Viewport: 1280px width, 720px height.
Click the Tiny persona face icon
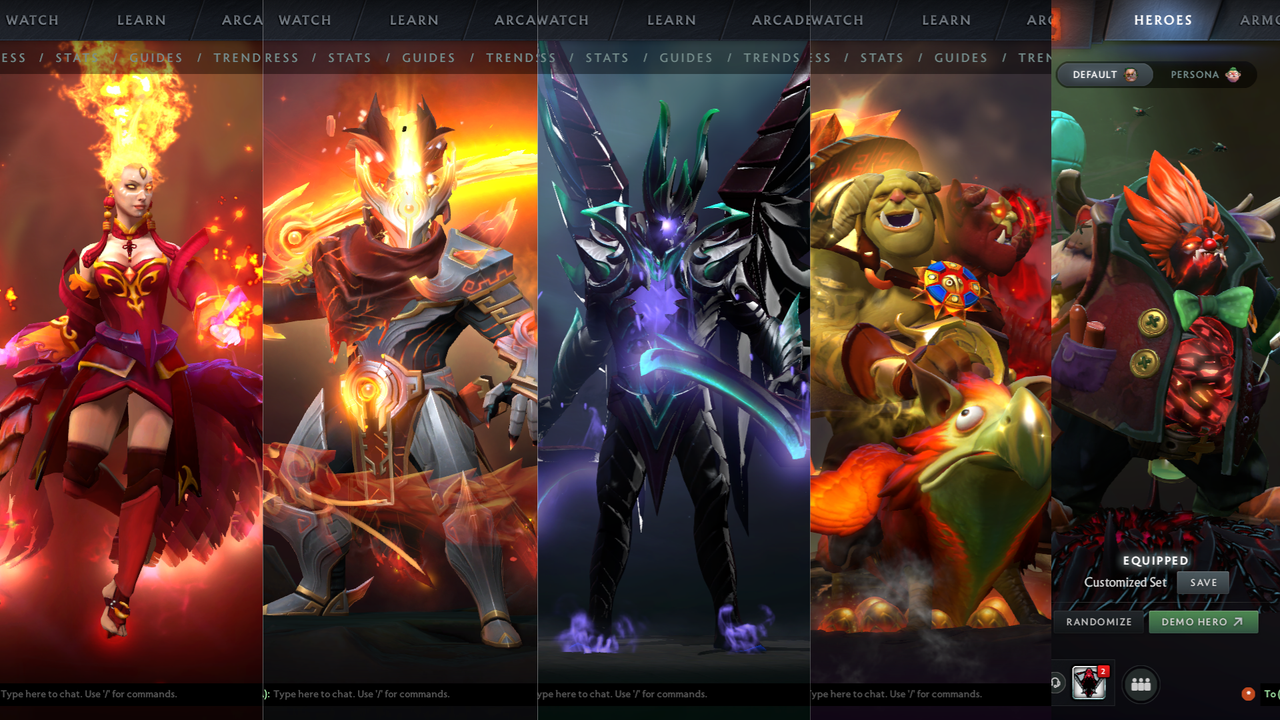(1233, 74)
